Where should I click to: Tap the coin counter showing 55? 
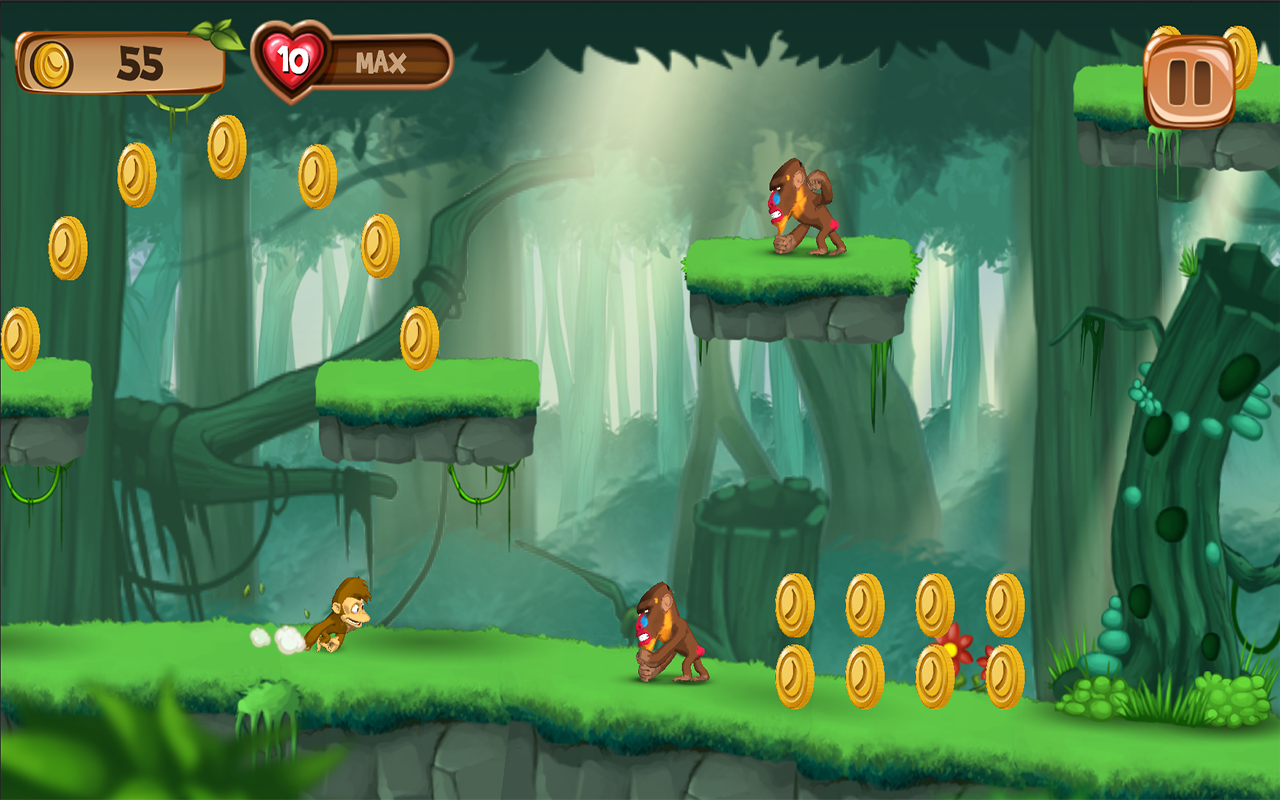tap(140, 61)
